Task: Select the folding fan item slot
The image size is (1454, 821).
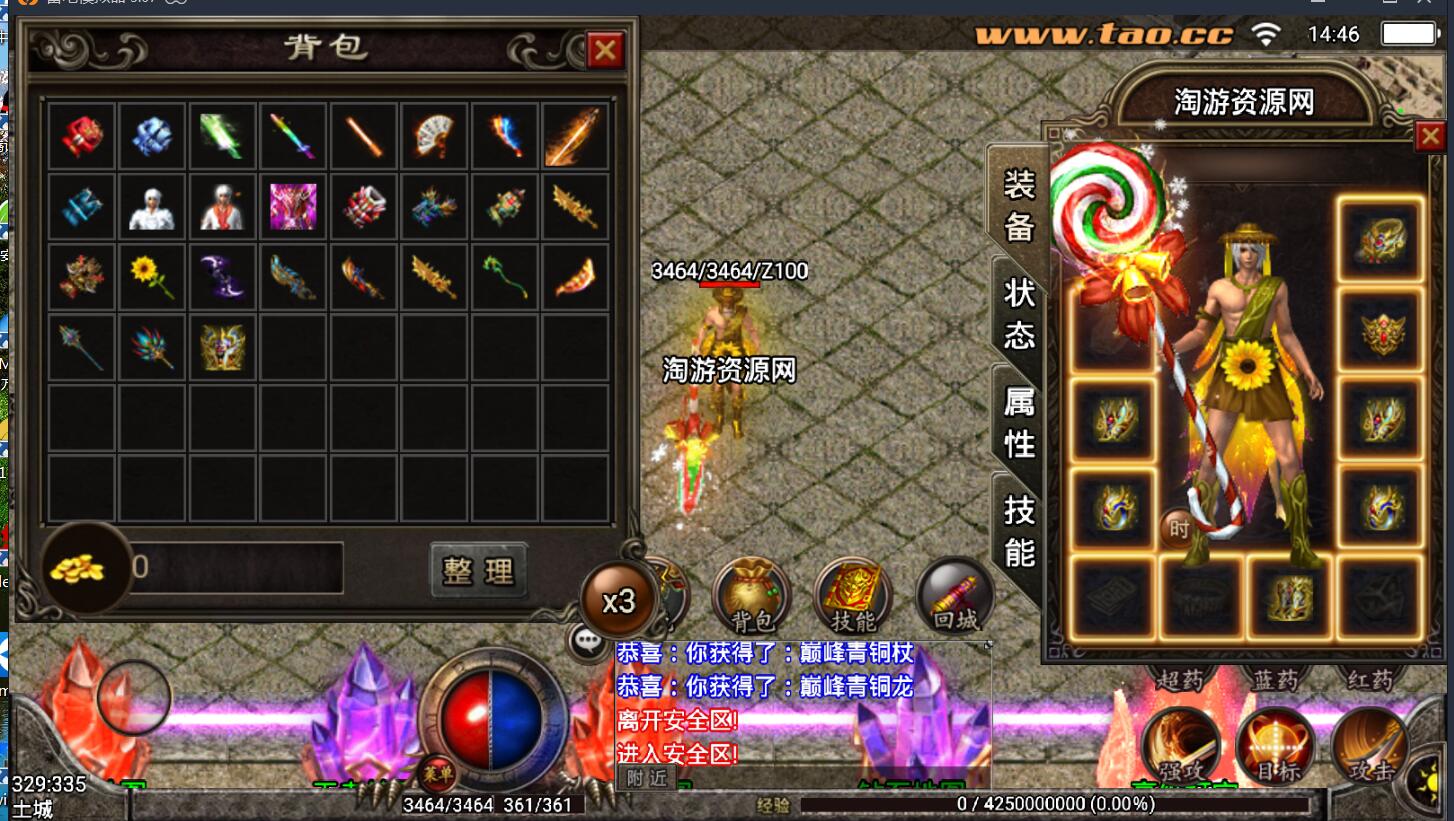Action: pos(434,136)
